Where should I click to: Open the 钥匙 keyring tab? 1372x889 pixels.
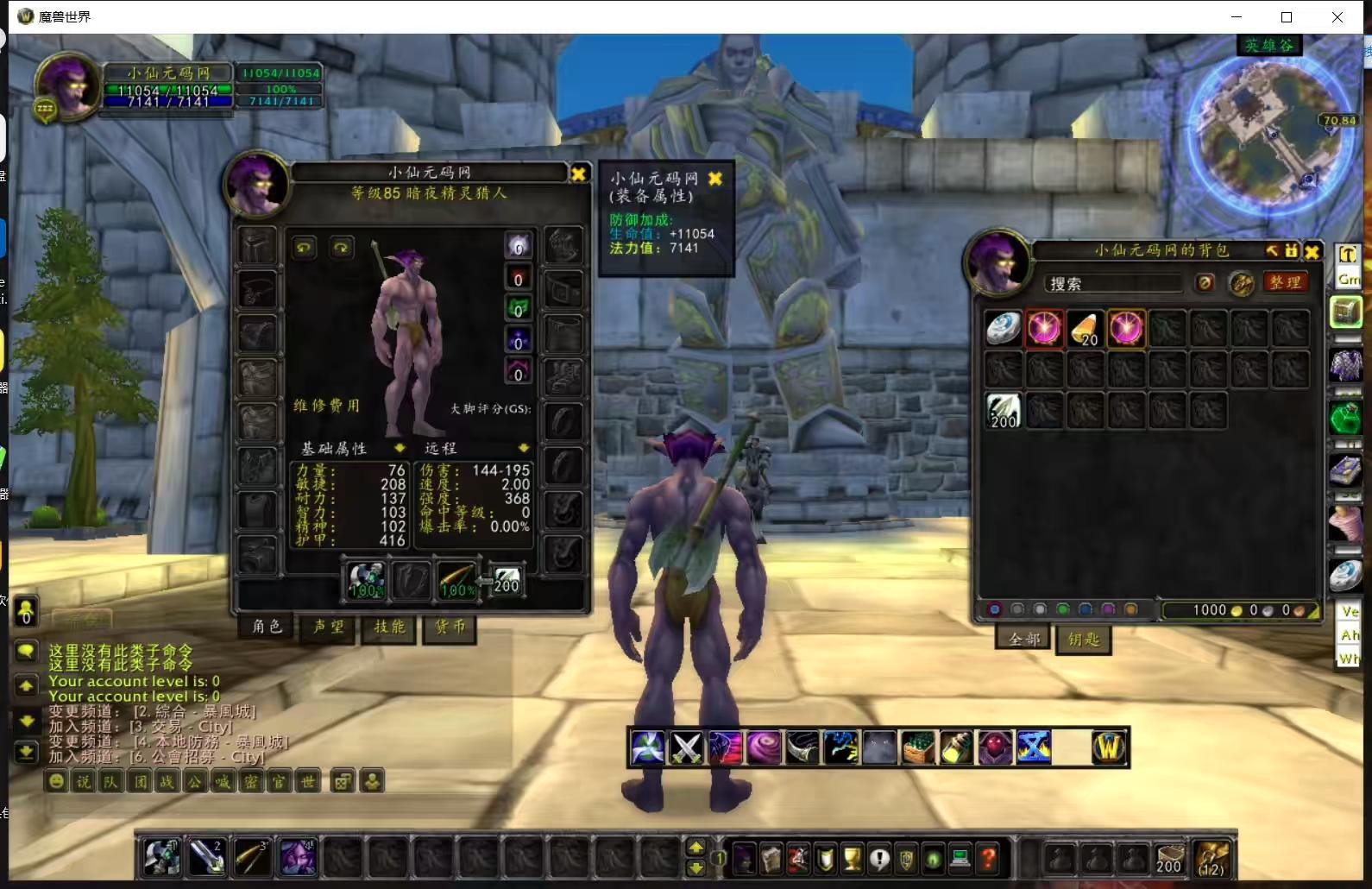point(1084,640)
